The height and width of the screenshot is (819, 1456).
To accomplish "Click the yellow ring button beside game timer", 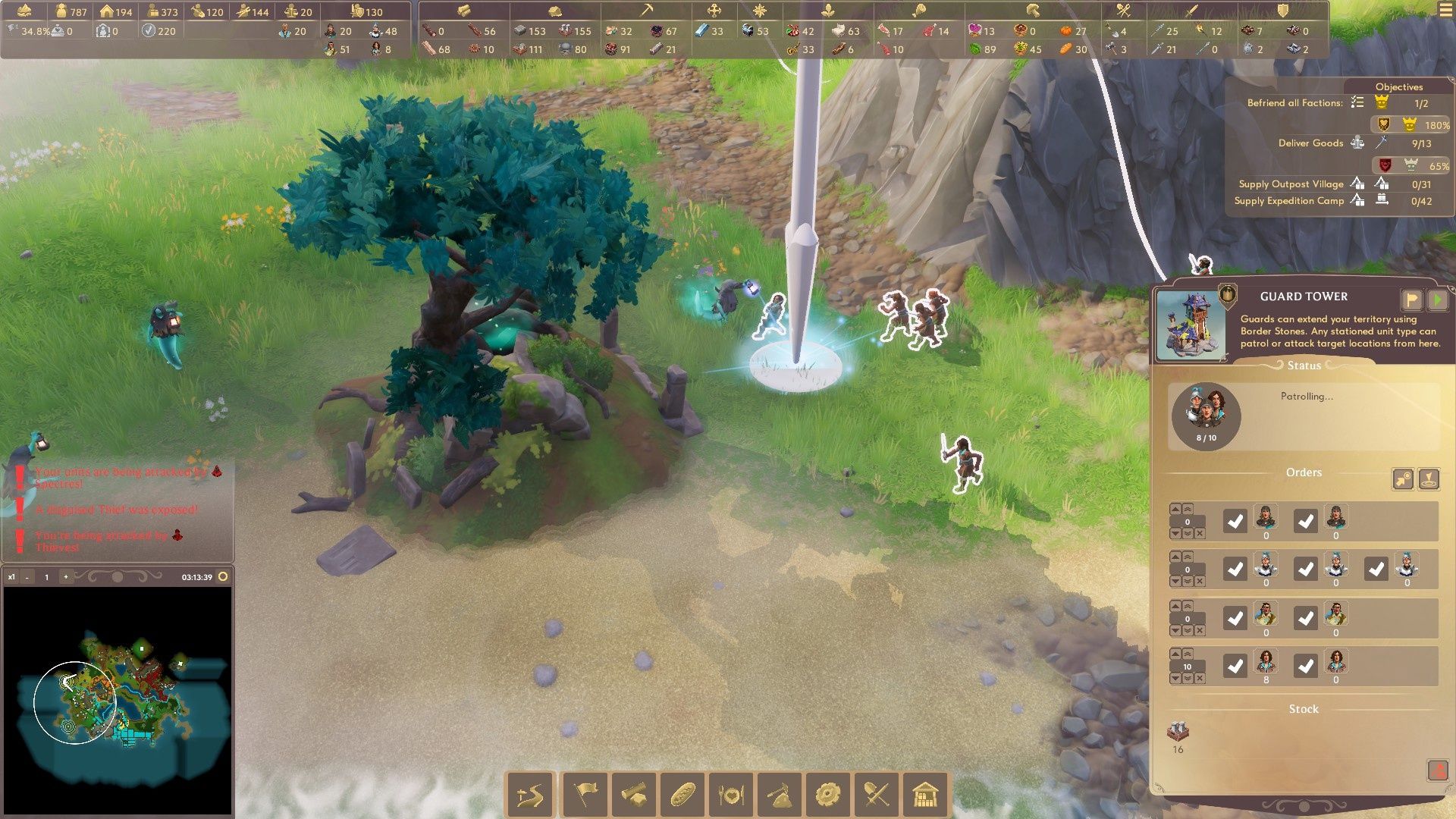I will coord(223,576).
